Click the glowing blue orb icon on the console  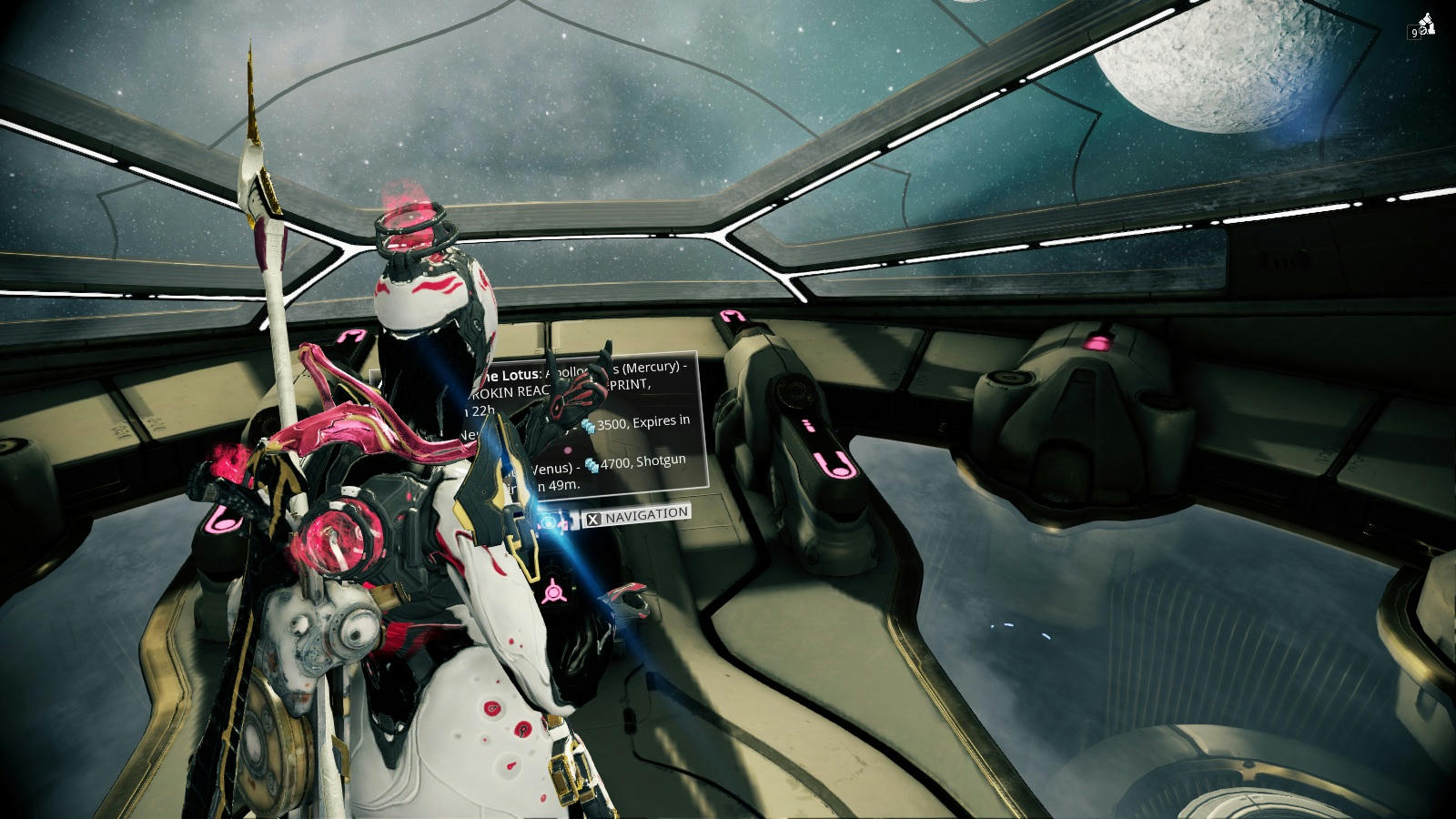547,523
